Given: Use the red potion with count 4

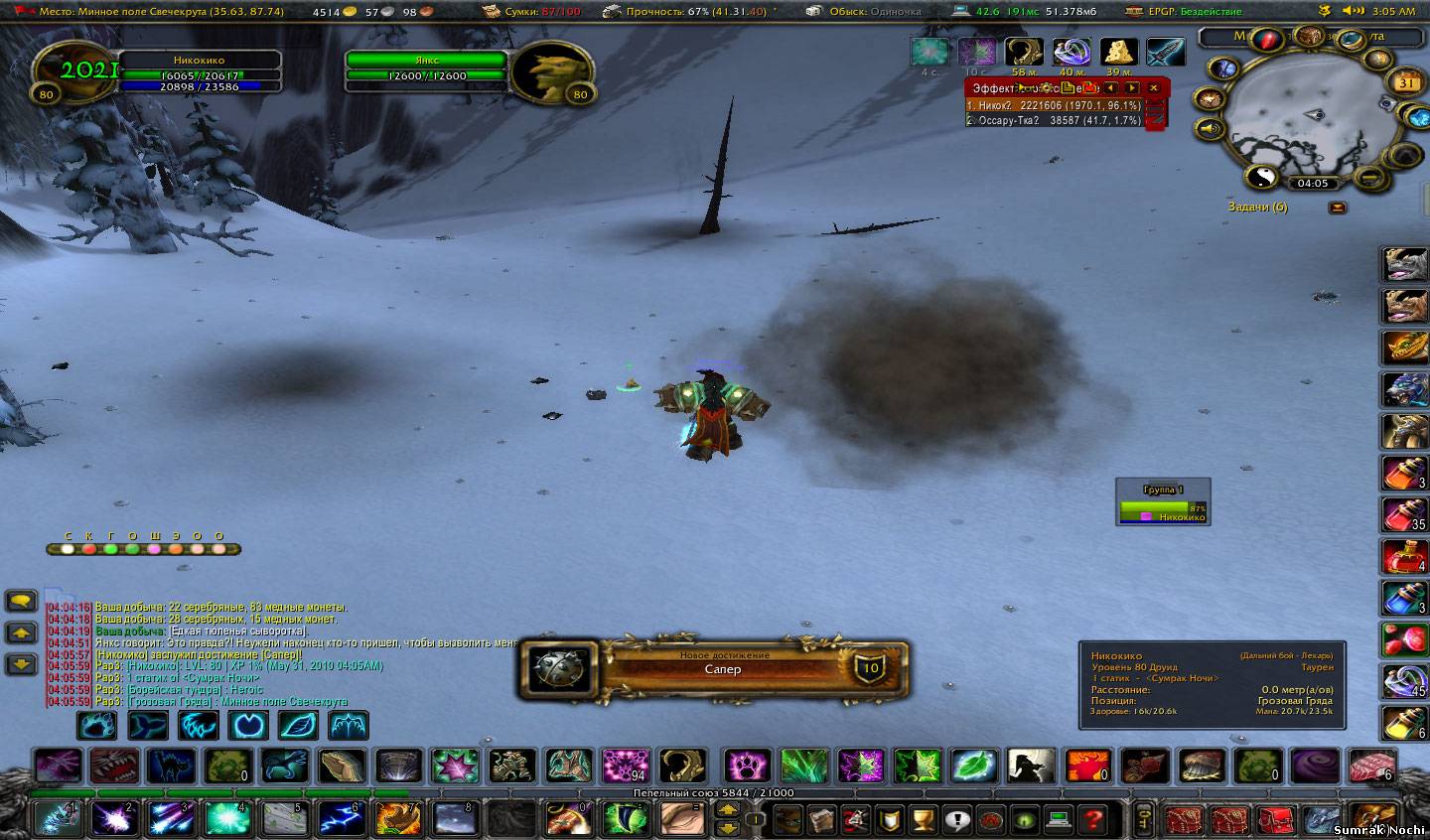Looking at the screenshot, I should point(1404,556).
